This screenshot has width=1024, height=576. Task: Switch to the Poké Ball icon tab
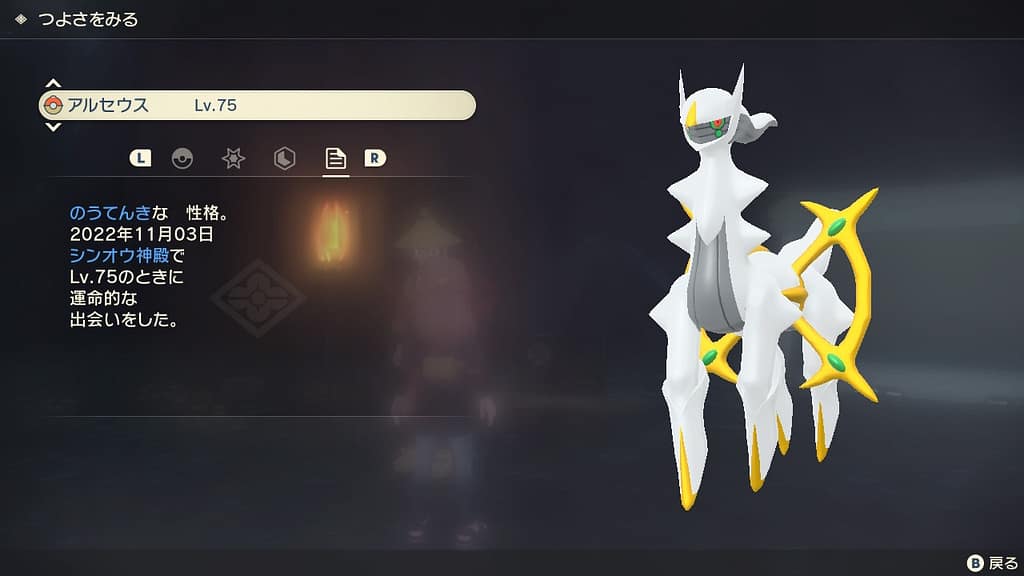[182, 158]
